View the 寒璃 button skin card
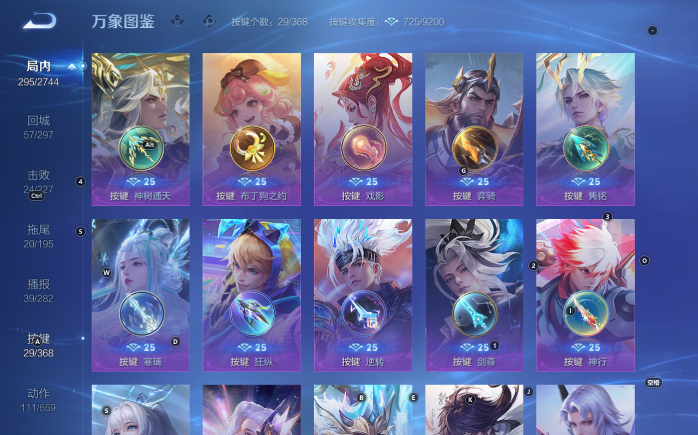The height and width of the screenshot is (435, 698). pyautogui.click(x=140, y=295)
